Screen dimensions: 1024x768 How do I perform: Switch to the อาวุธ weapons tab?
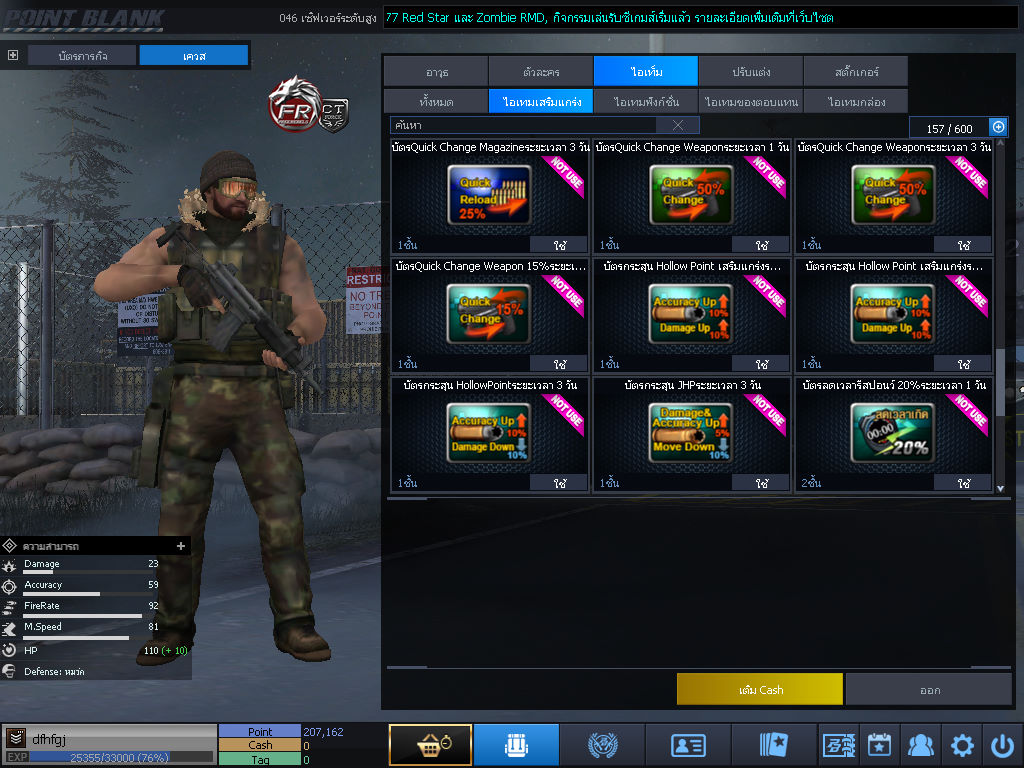pyautogui.click(x=436, y=72)
